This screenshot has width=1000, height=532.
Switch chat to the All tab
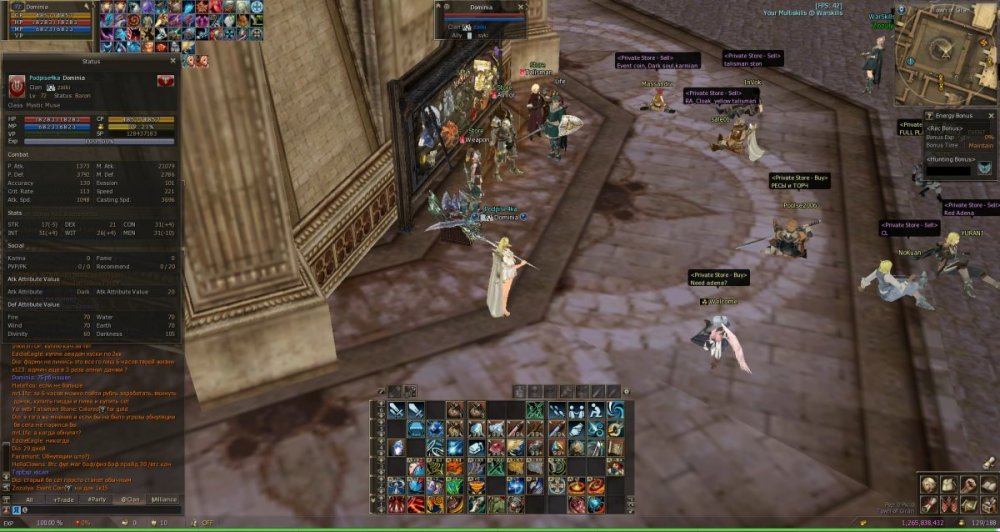29,499
